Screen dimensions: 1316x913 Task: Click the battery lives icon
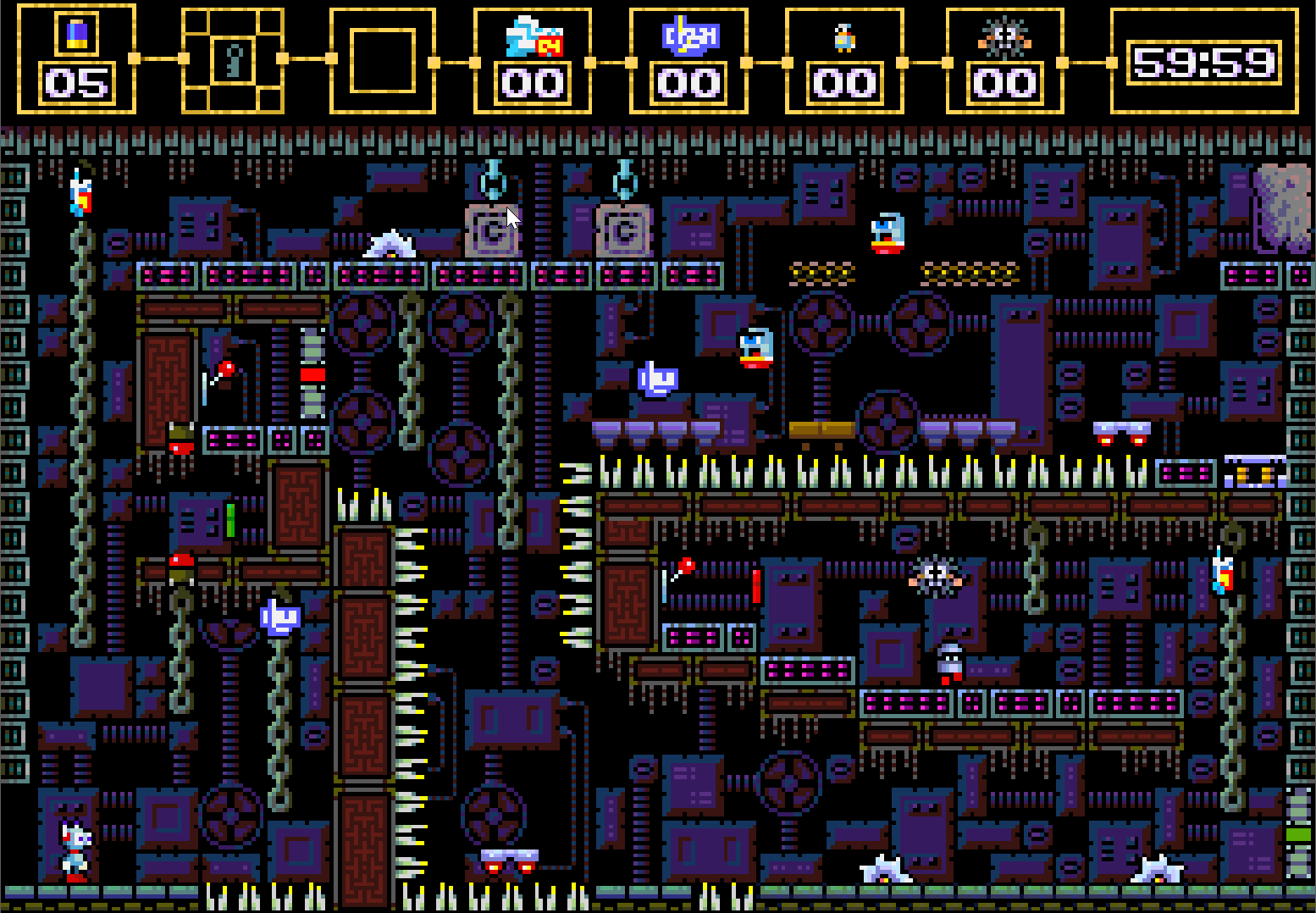(76, 34)
